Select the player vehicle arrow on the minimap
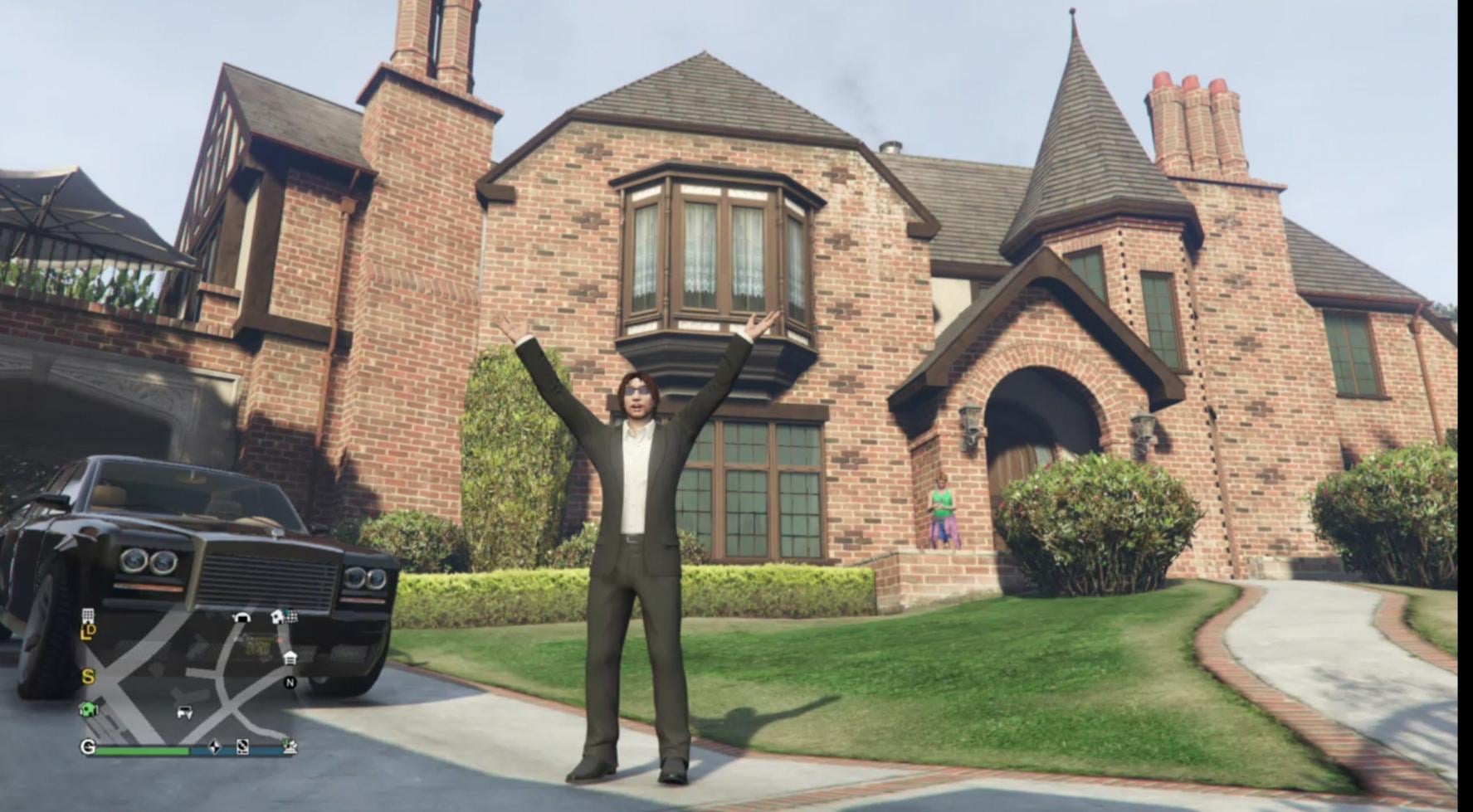Image resolution: width=1473 pixels, height=812 pixels. pos(183,712)
